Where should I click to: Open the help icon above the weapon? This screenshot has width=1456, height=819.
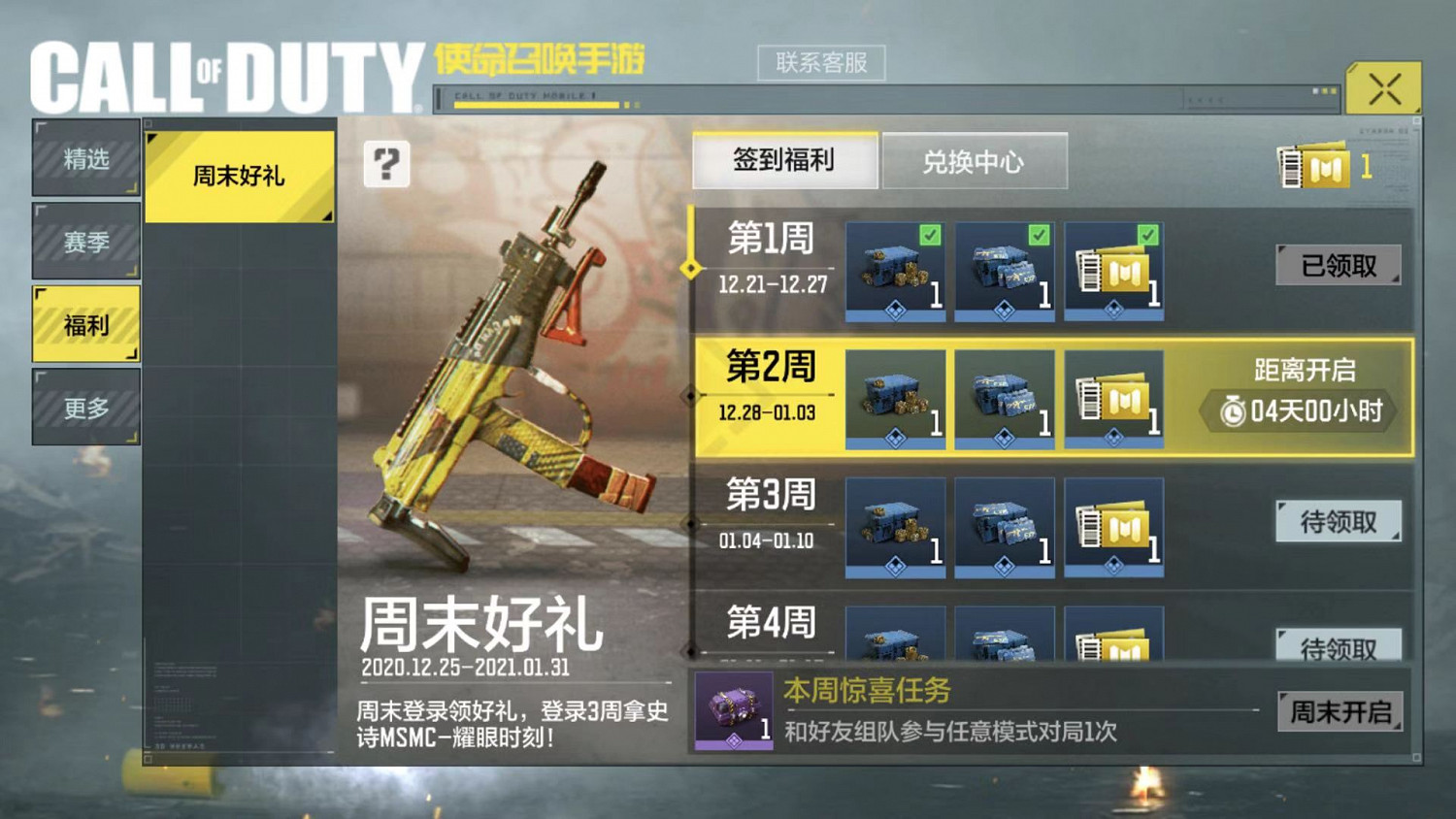click(387, 167)
